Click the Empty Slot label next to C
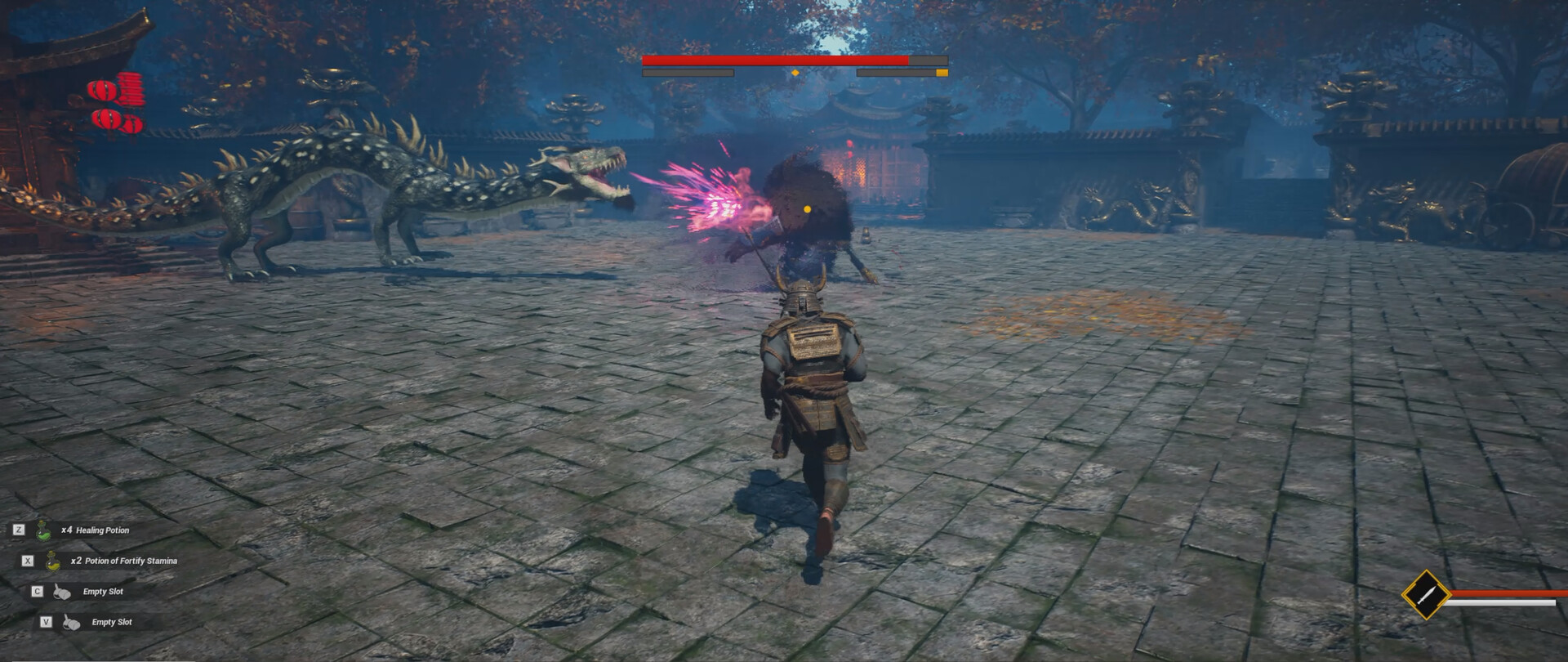The width and height of the screenshot is (1568, 662). click(104, 590)
